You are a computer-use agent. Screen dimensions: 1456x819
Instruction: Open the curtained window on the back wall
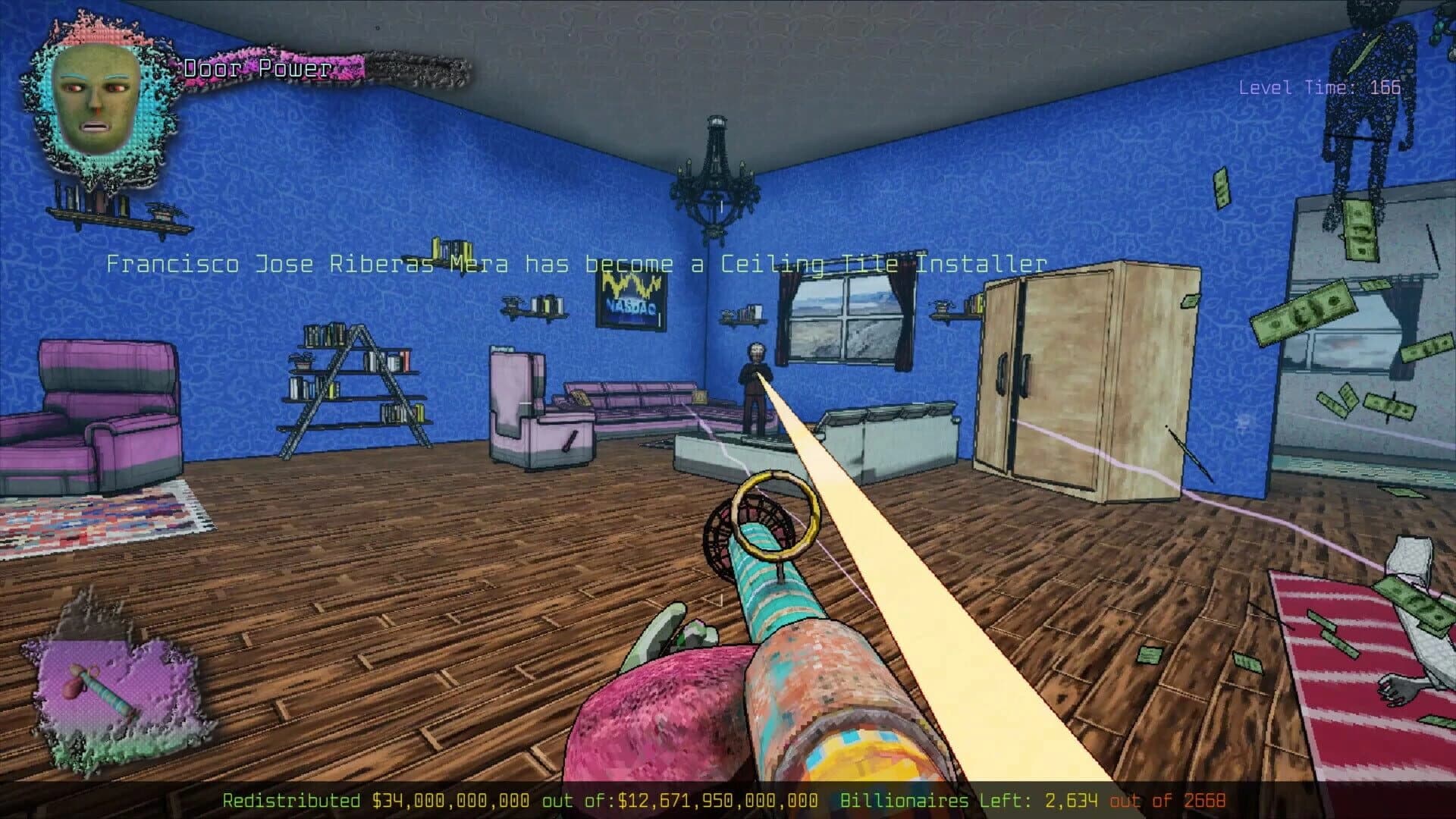[846, 318]
